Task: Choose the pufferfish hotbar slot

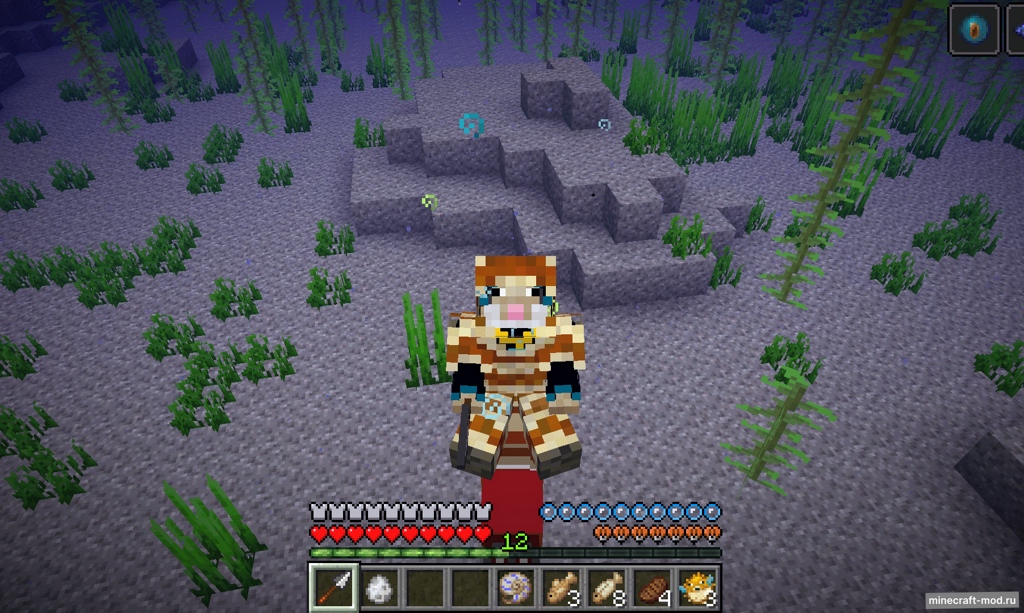Action: point(698,586)
